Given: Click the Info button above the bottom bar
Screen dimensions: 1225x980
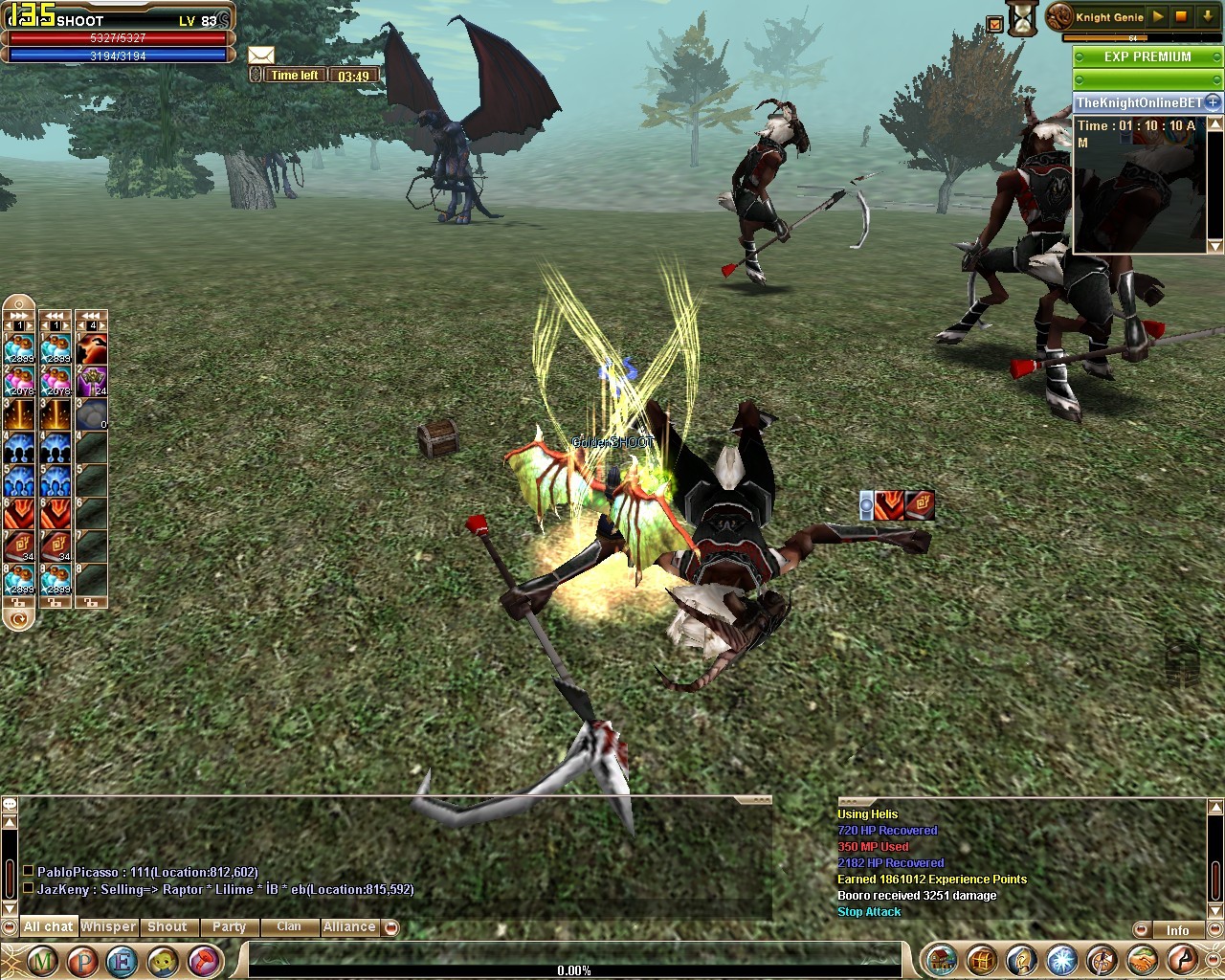Looking at the screenshot, I should [x=1177, y=930].
